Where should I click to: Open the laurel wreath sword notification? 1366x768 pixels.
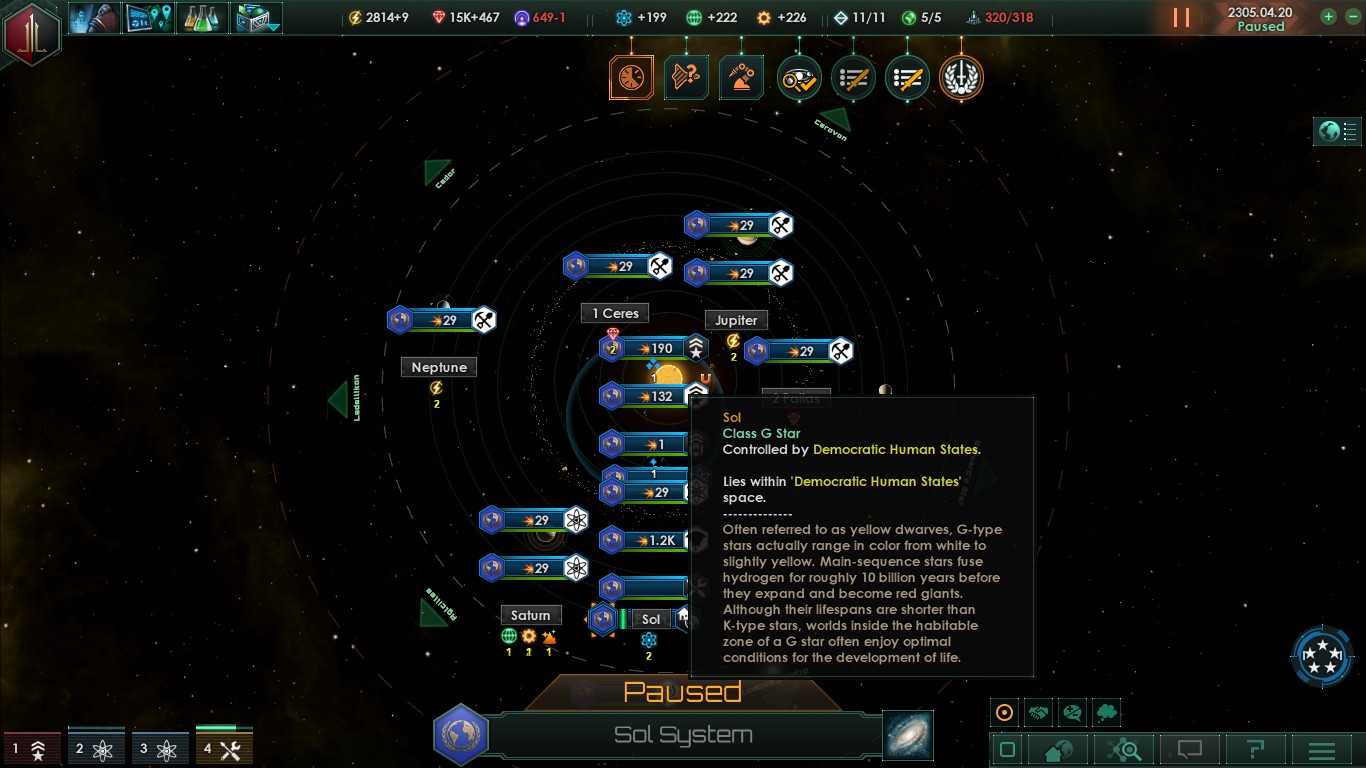tap(961, 78)
